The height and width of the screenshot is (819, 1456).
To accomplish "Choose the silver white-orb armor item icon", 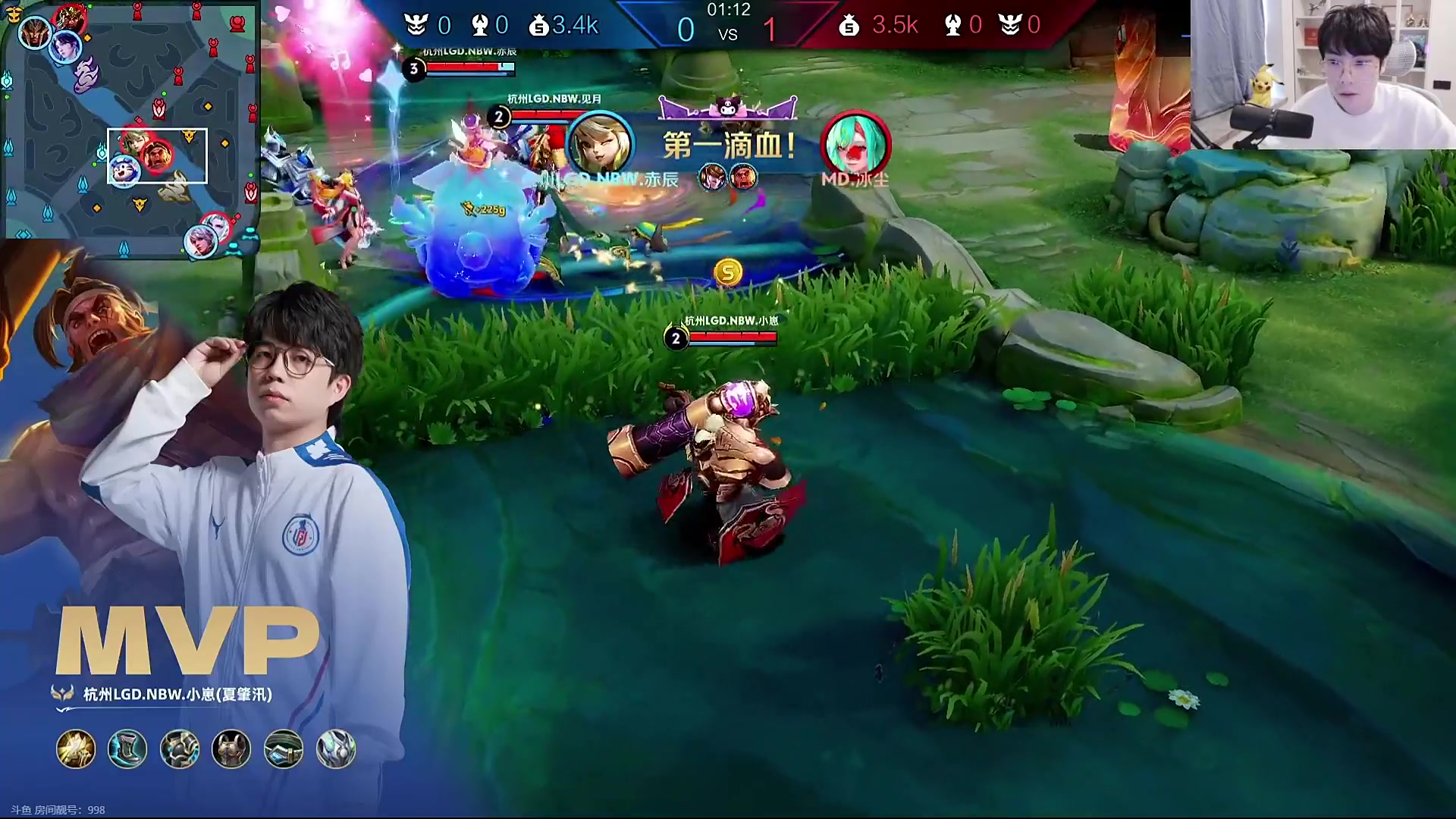I will click(x=335, y=749).
